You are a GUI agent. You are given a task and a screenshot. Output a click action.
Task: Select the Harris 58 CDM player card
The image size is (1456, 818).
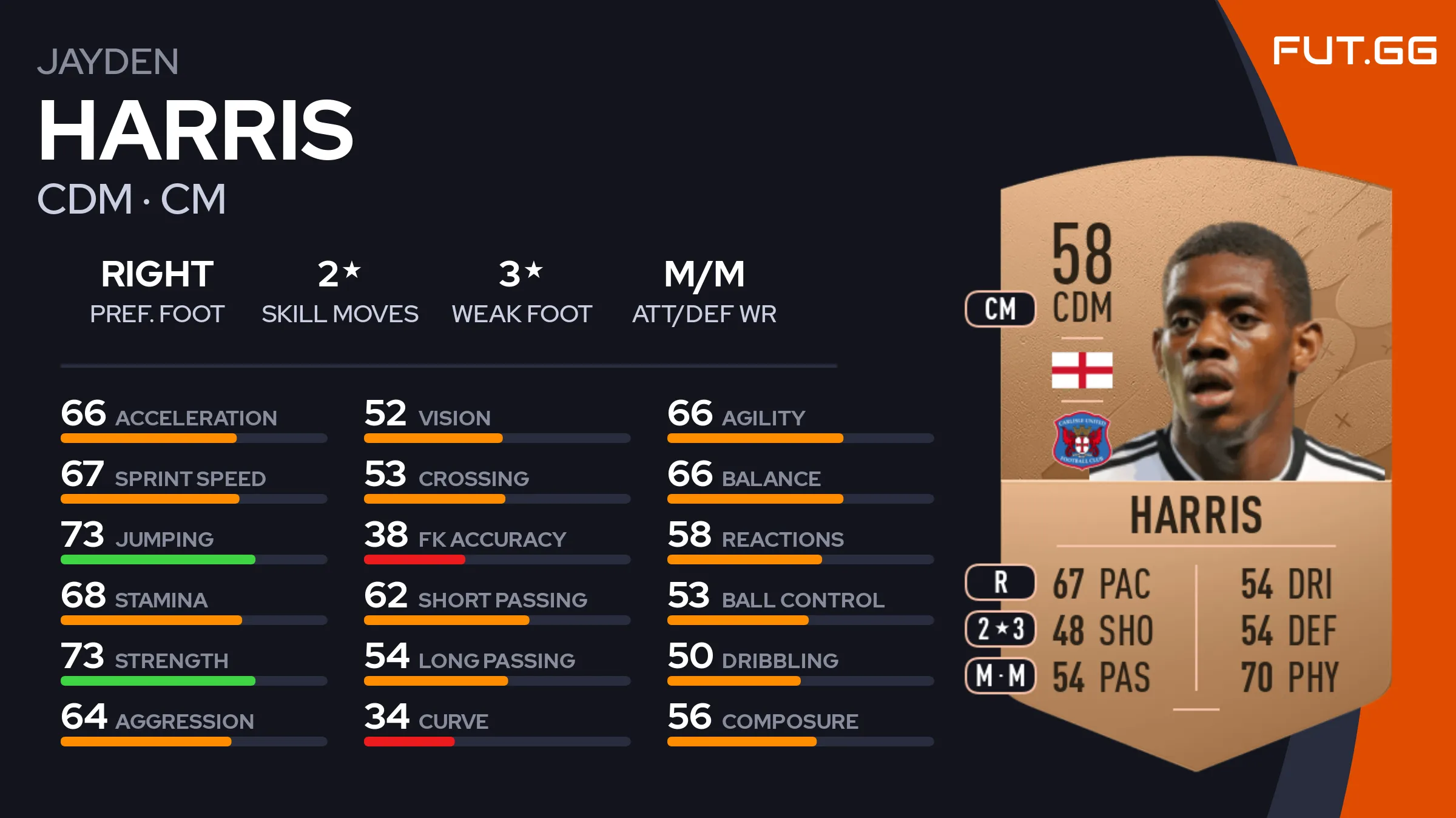[1195, 461]
